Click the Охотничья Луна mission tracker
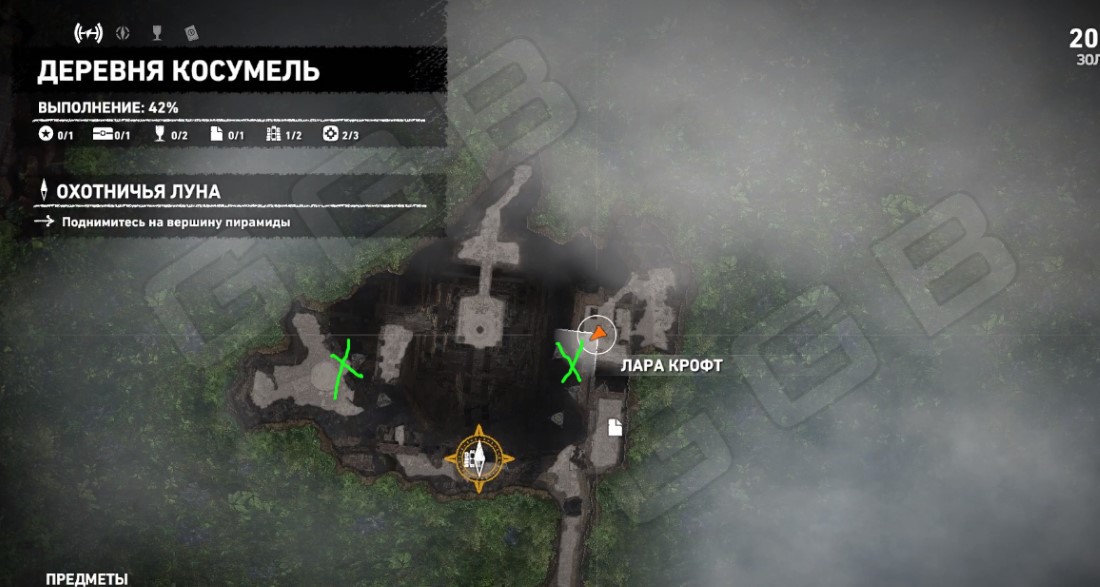This screenshot has height=587, width=1100. (x=140, y=191)
